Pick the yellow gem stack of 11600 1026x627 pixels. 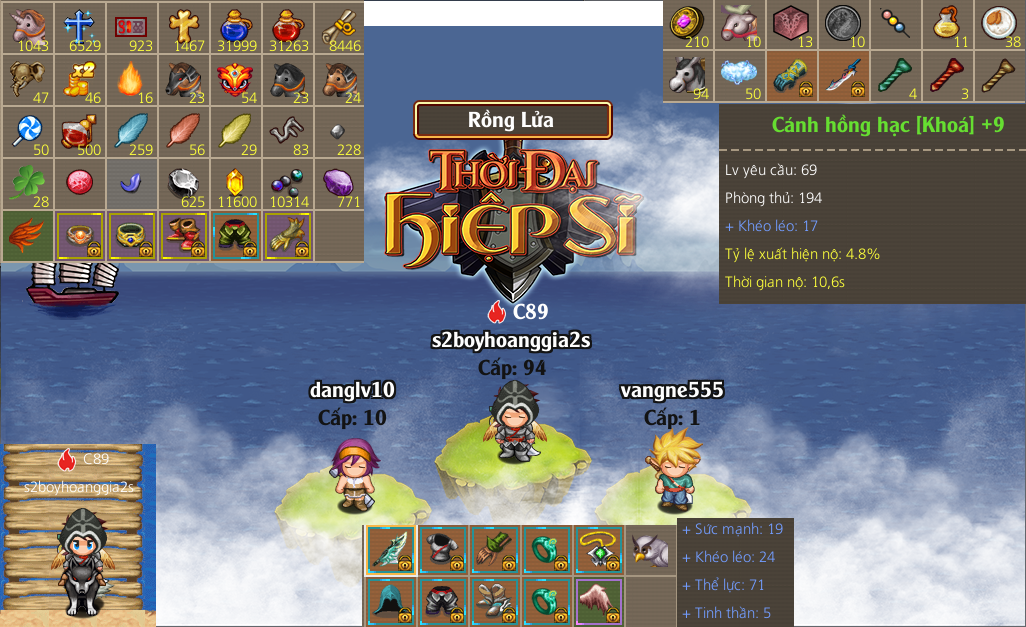click(235, 183)
